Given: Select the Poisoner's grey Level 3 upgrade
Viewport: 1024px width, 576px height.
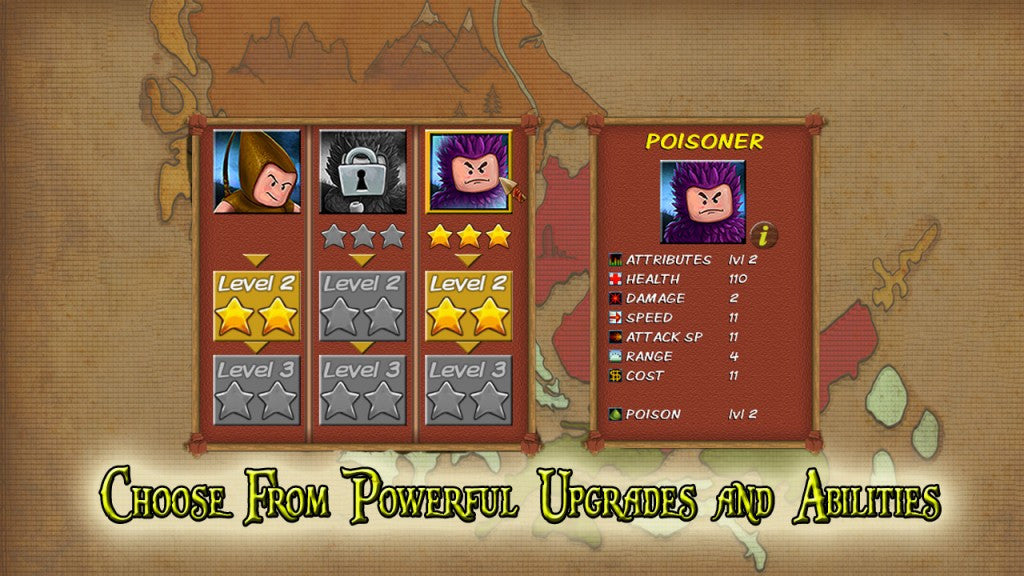Looking at the screenshot, I should (x=469, y=390).
